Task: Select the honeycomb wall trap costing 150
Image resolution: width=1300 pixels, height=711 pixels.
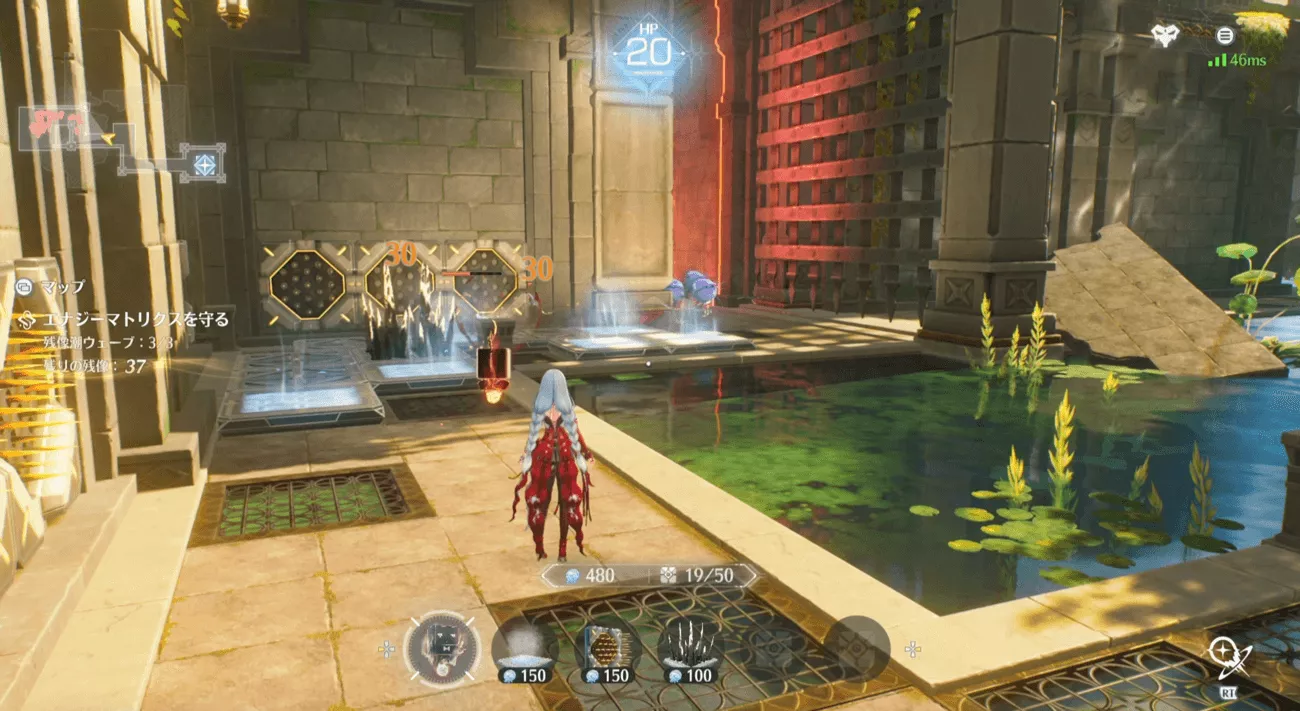Action: (608, 648)
